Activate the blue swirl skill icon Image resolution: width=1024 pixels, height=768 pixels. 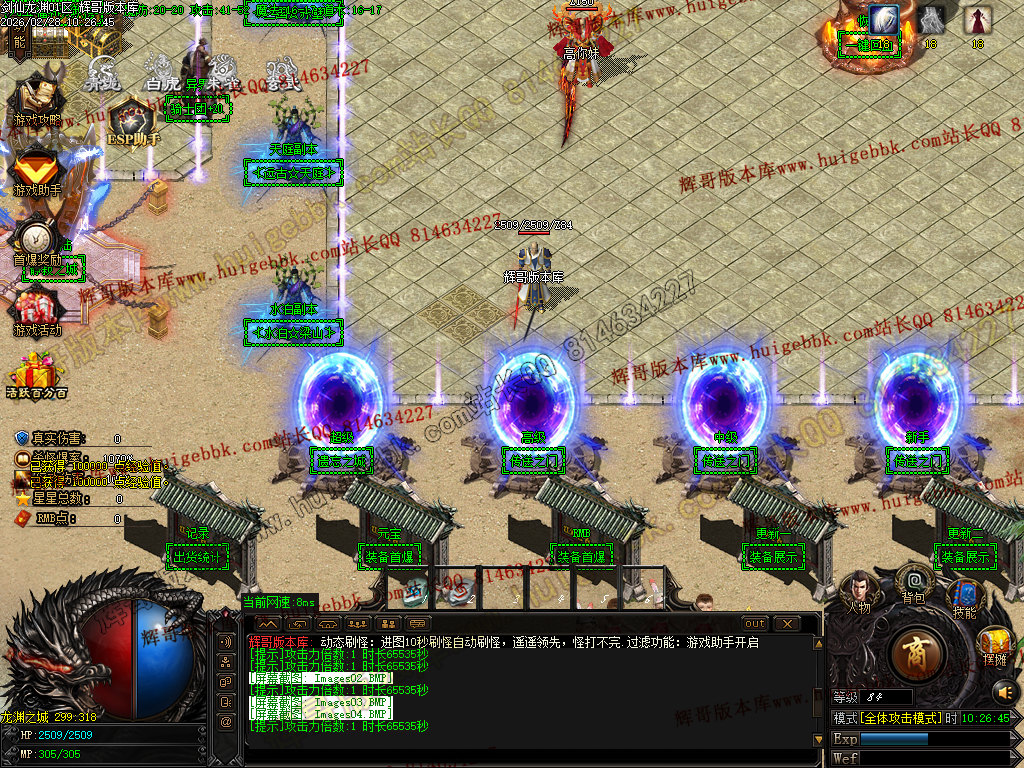point(884,20)
